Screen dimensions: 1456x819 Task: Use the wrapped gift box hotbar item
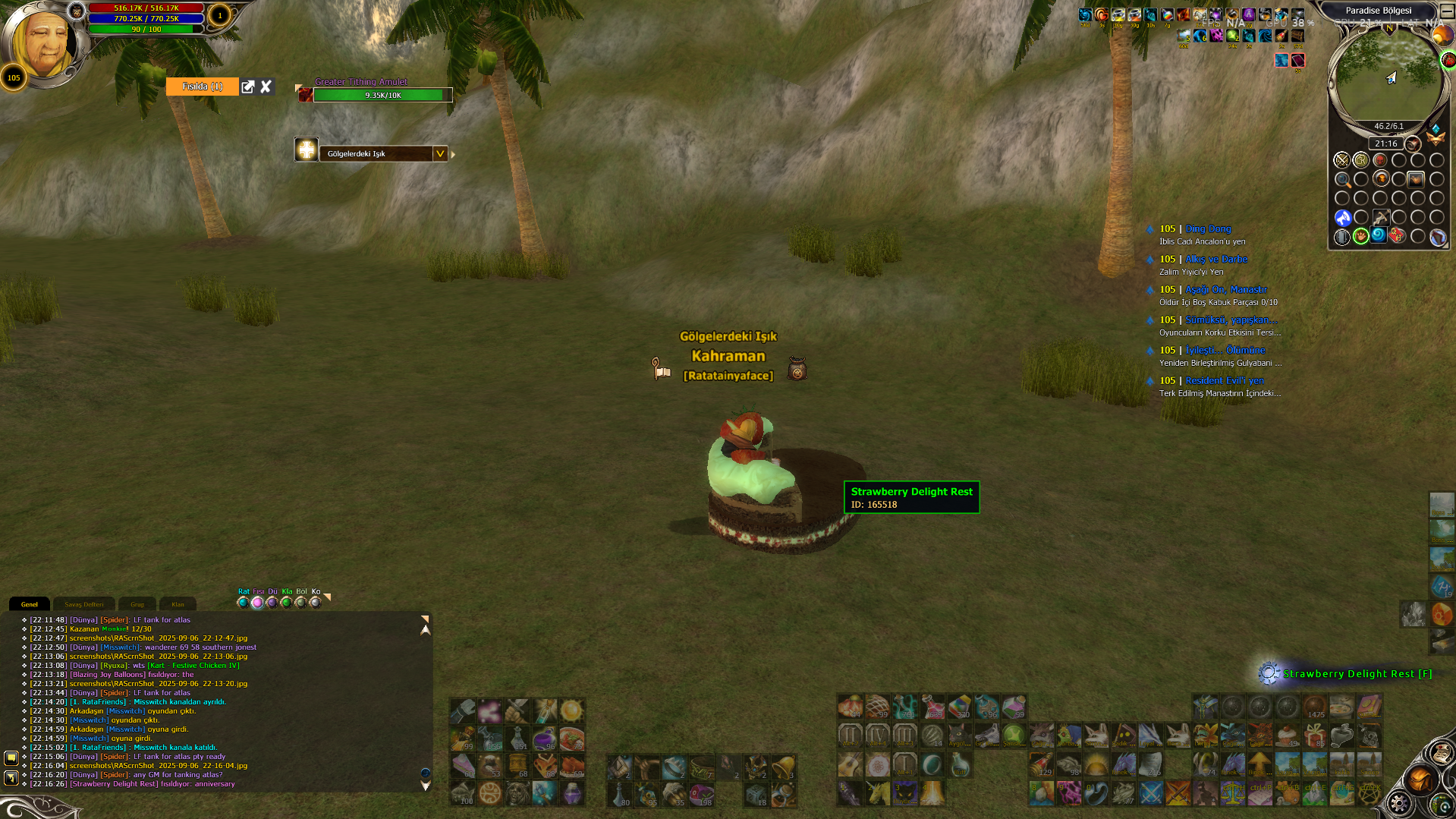coord(1314,735)
